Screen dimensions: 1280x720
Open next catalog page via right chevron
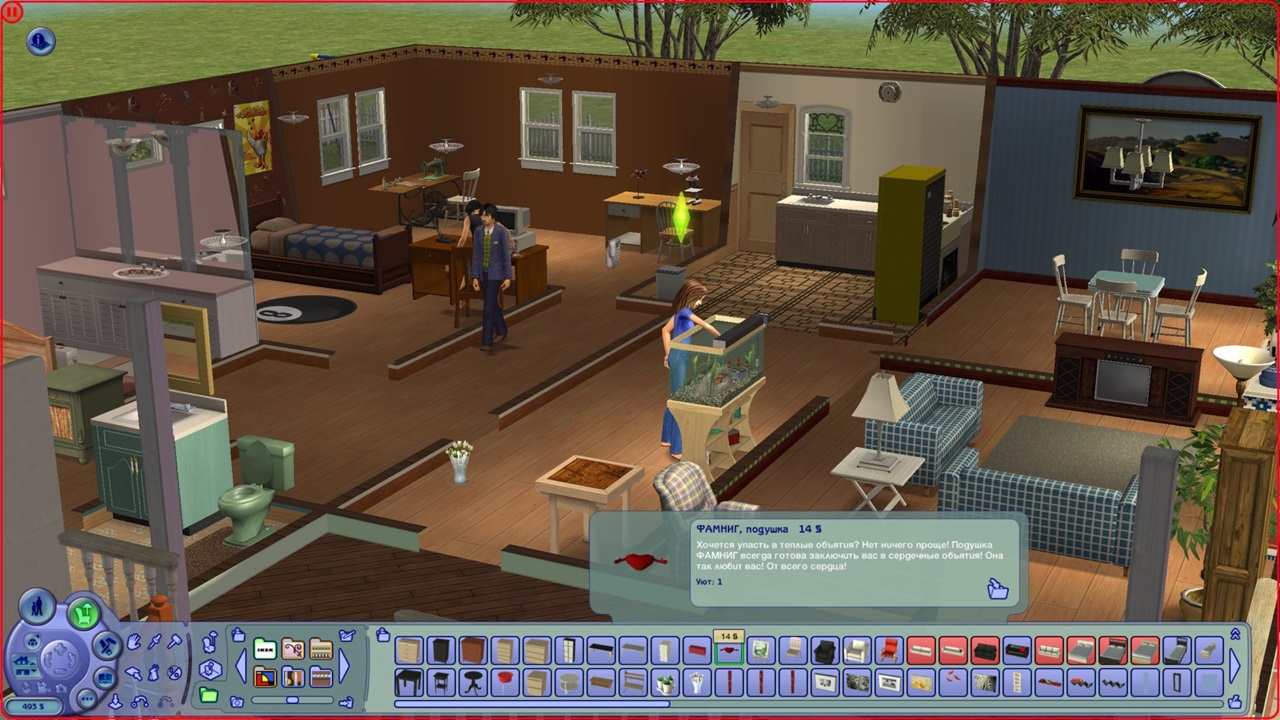tap(1235, 664)
